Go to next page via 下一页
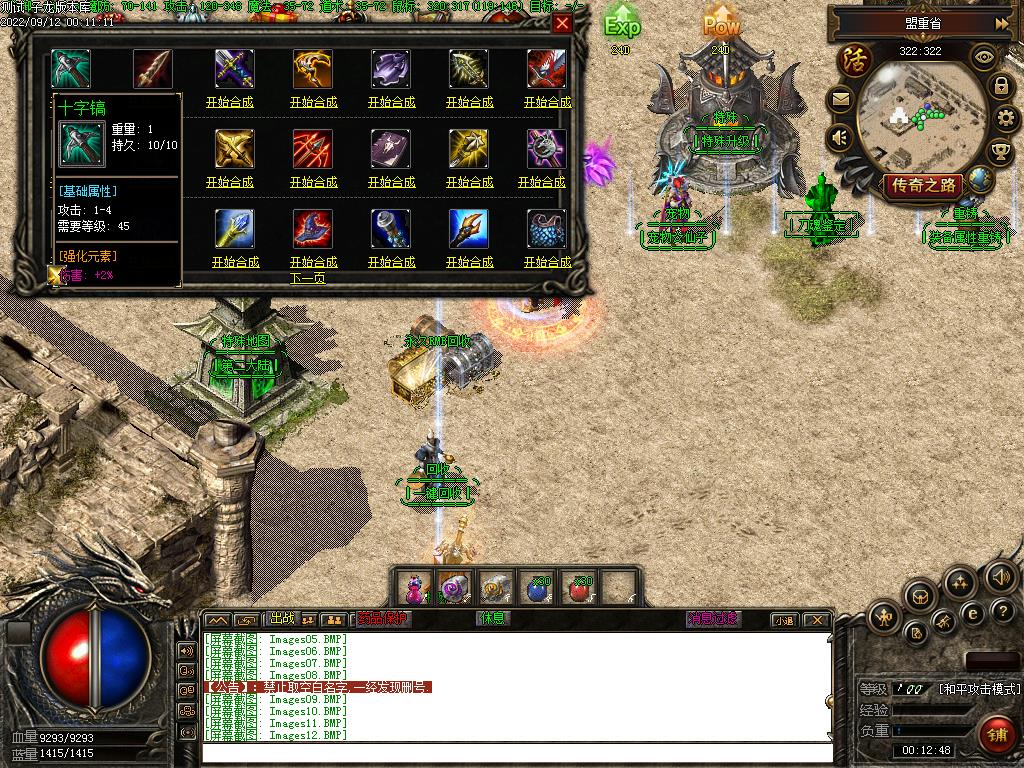1024x768 pixels. pyautogui.click(x=308, y=278)
